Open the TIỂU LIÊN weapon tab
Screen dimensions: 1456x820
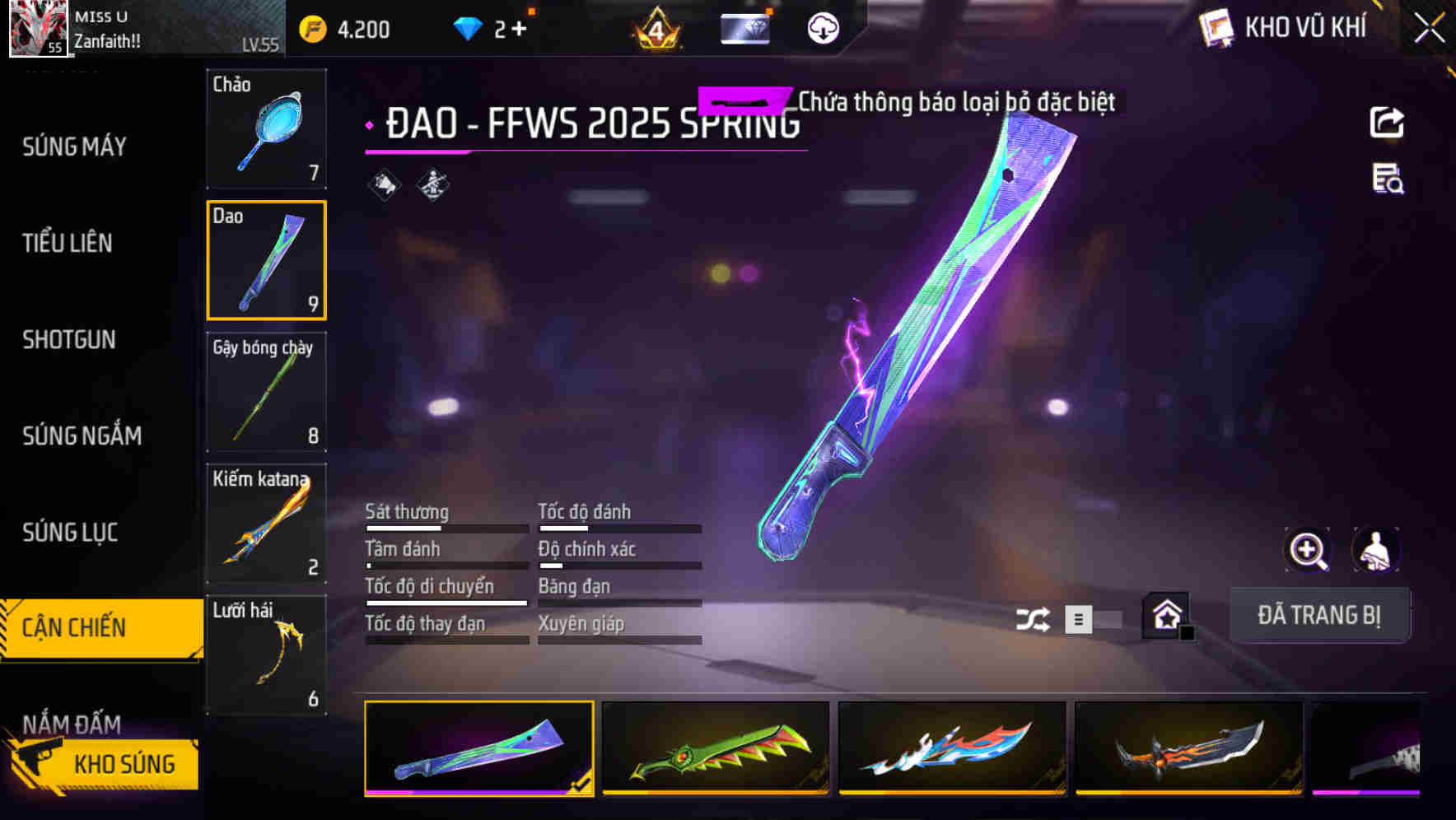[x=68, y=243]
